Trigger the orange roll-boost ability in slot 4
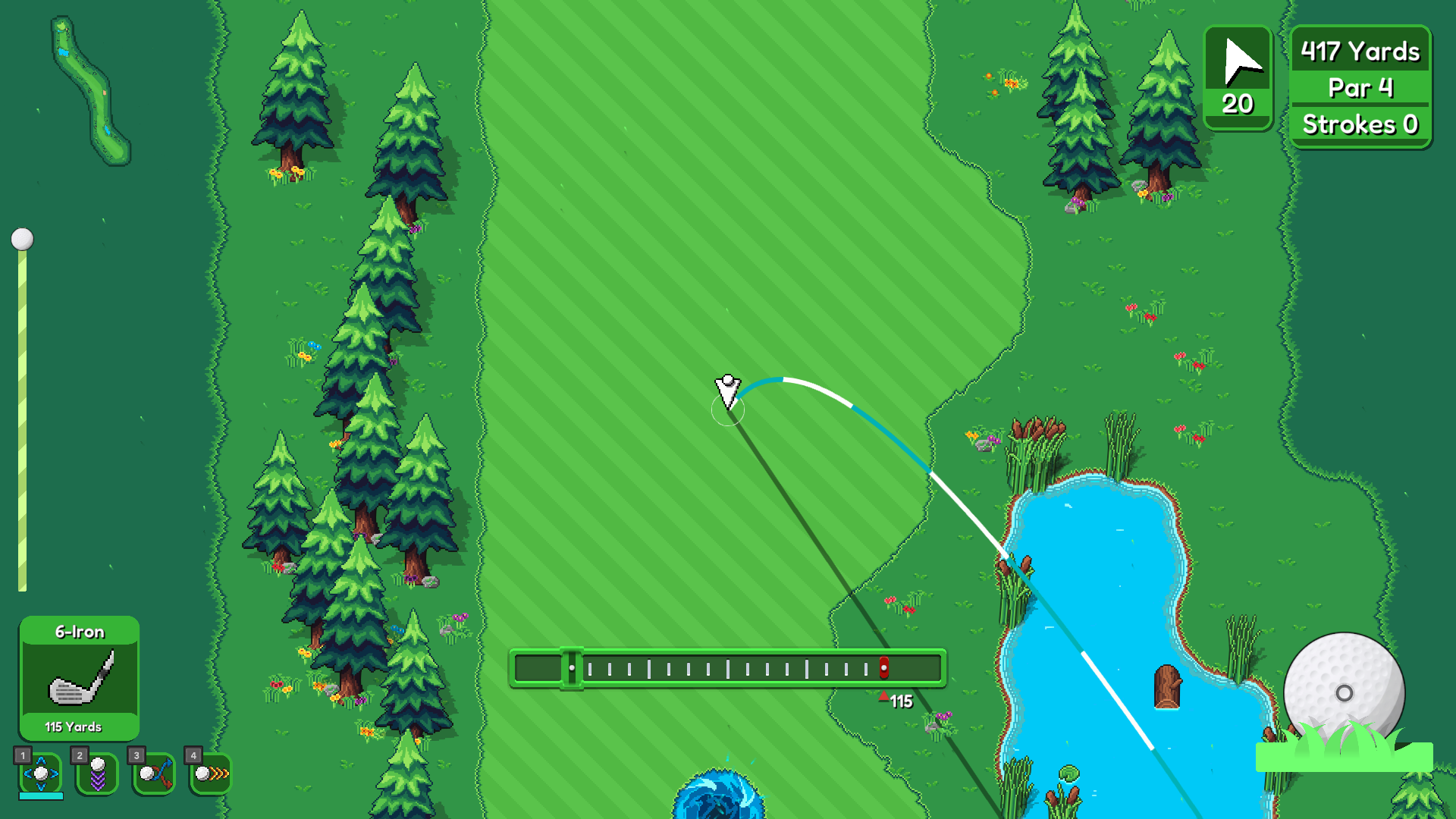Image resolution: width=1456 pixels, height=819 pixels. click(x=210, y=773)
